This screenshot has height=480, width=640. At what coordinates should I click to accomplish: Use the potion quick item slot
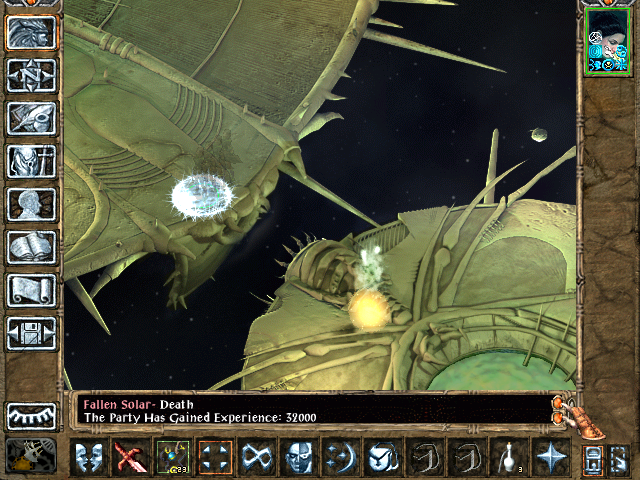tap(507, 458)
